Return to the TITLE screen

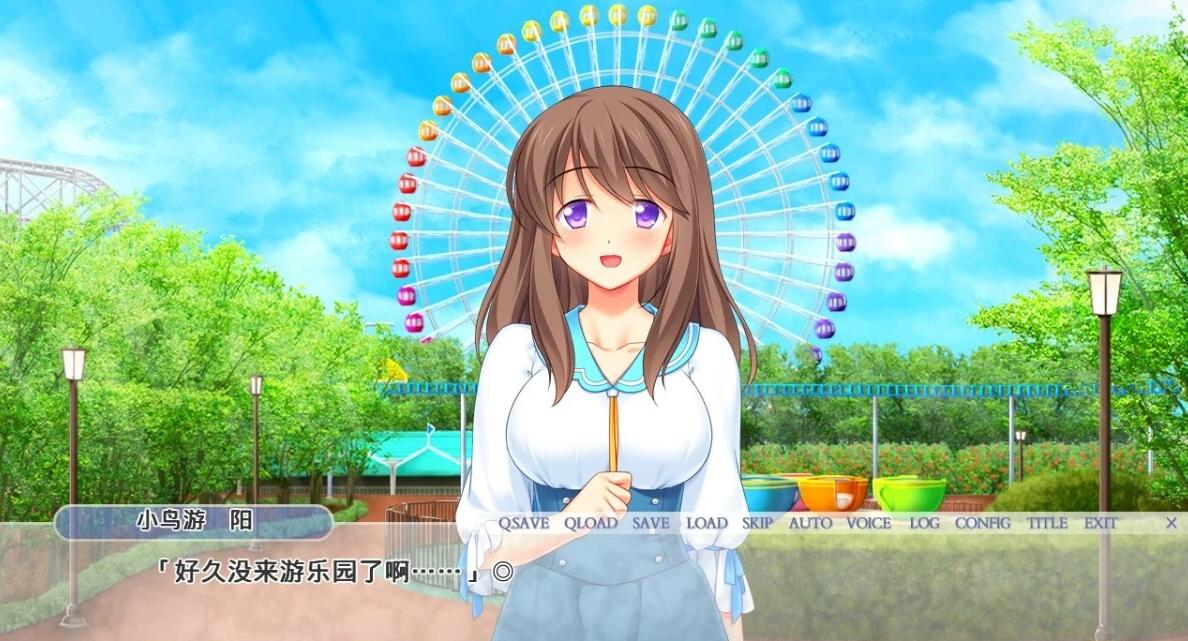(1047, 523)
